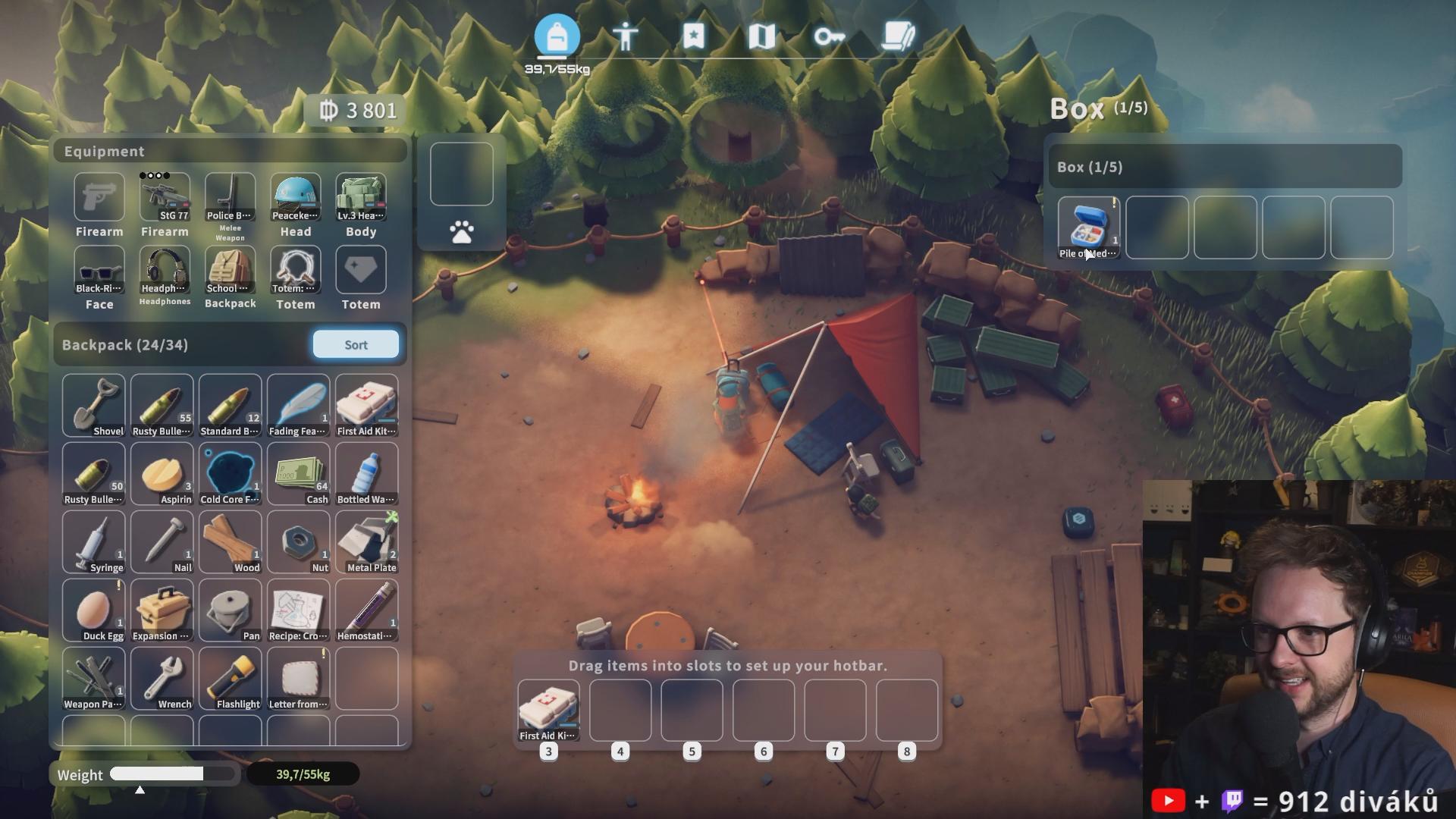The width and height of the screenshot is (1456, 819).
Task: Open the character stats tab
Action: click(x=625, y=36)
